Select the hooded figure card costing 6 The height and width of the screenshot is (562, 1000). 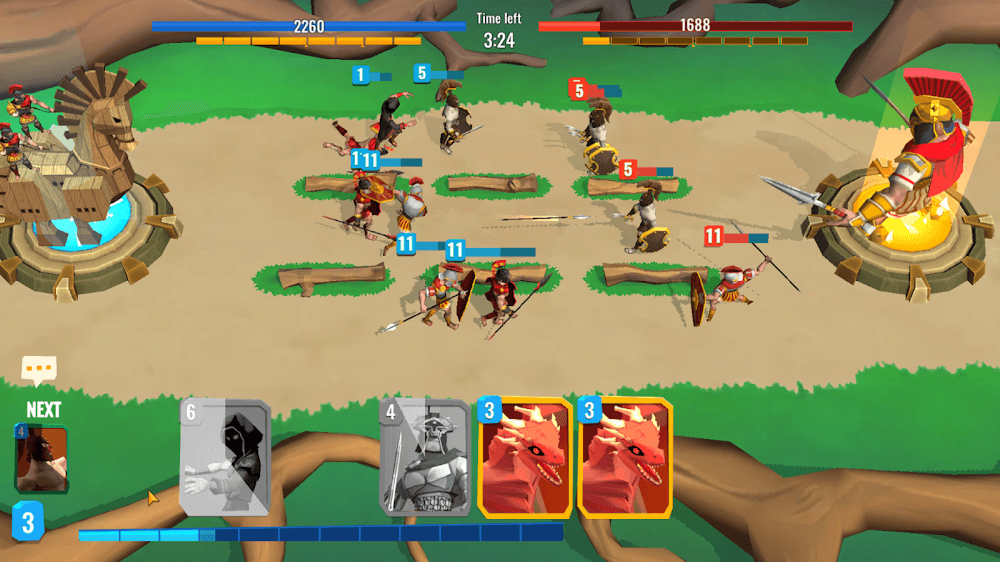[x=225, y=457]
